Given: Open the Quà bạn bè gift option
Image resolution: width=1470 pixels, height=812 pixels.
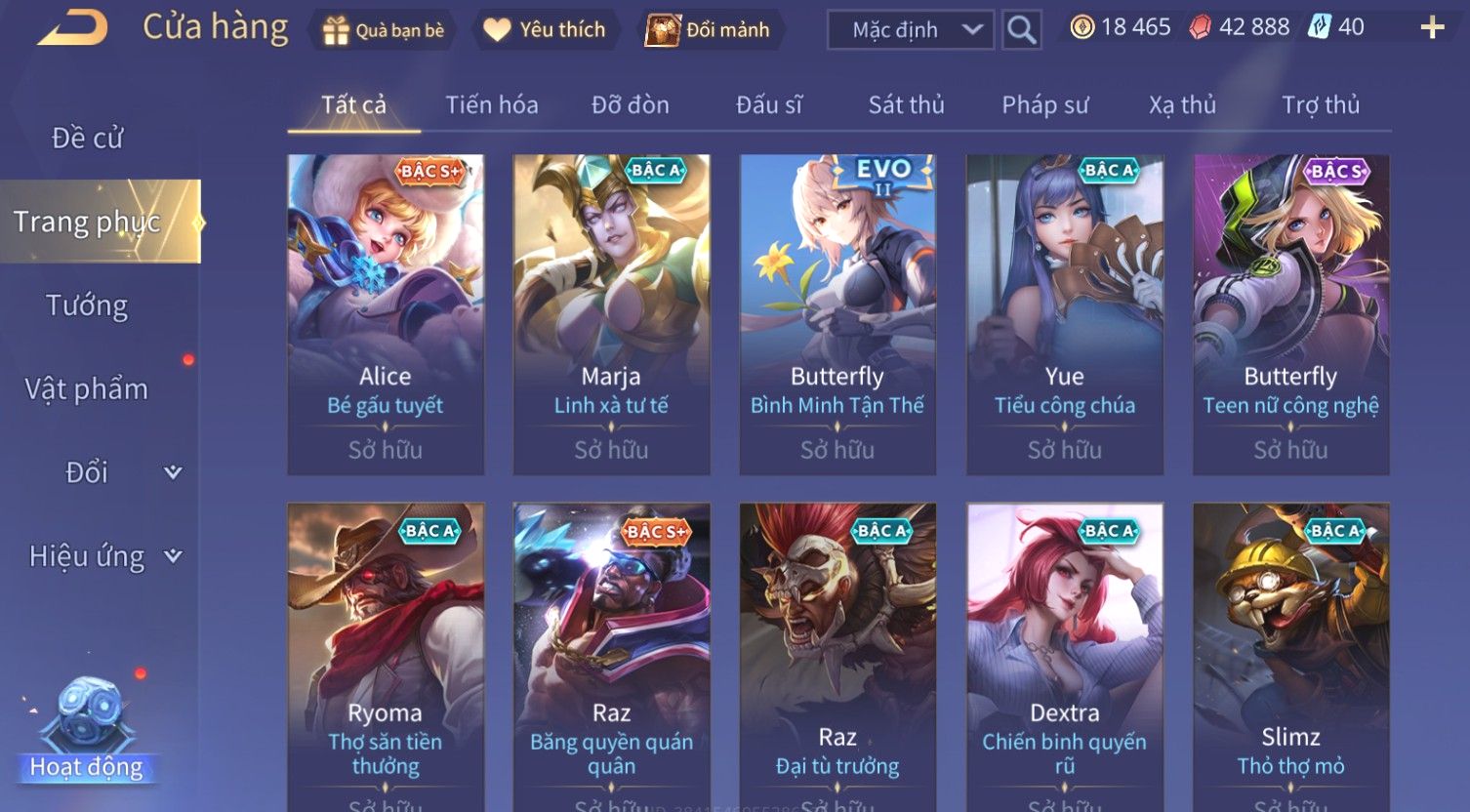Looking at the screenshot, I should point(384,30).
